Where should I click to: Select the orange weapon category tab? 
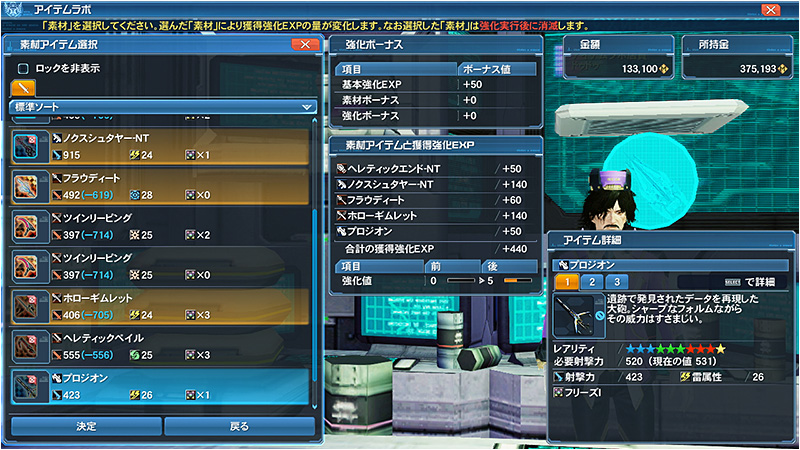coord(23,87)
